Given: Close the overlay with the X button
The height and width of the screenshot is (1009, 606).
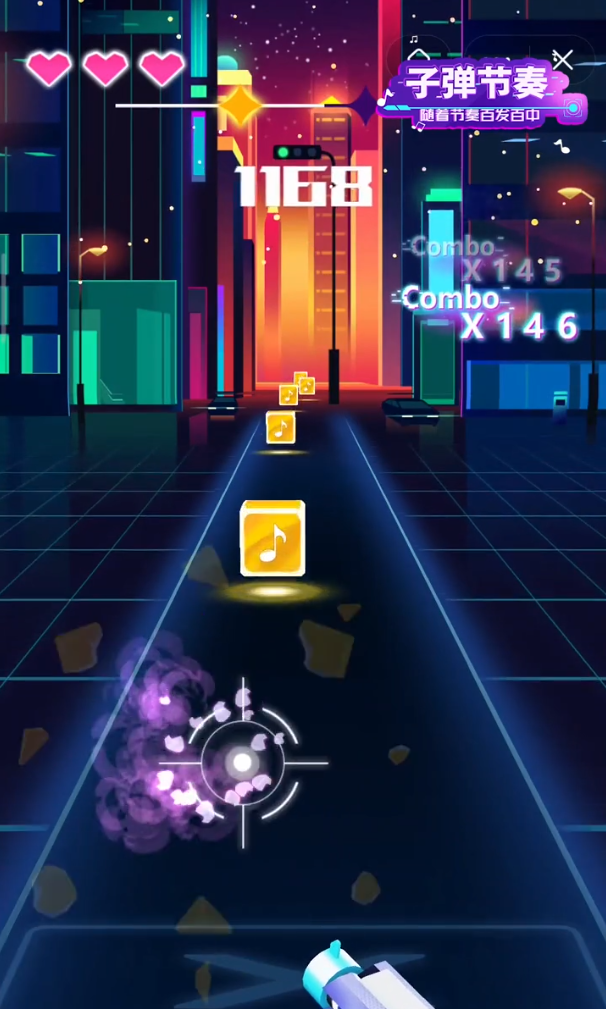Looking at the screenshot, I should (563, 60).
